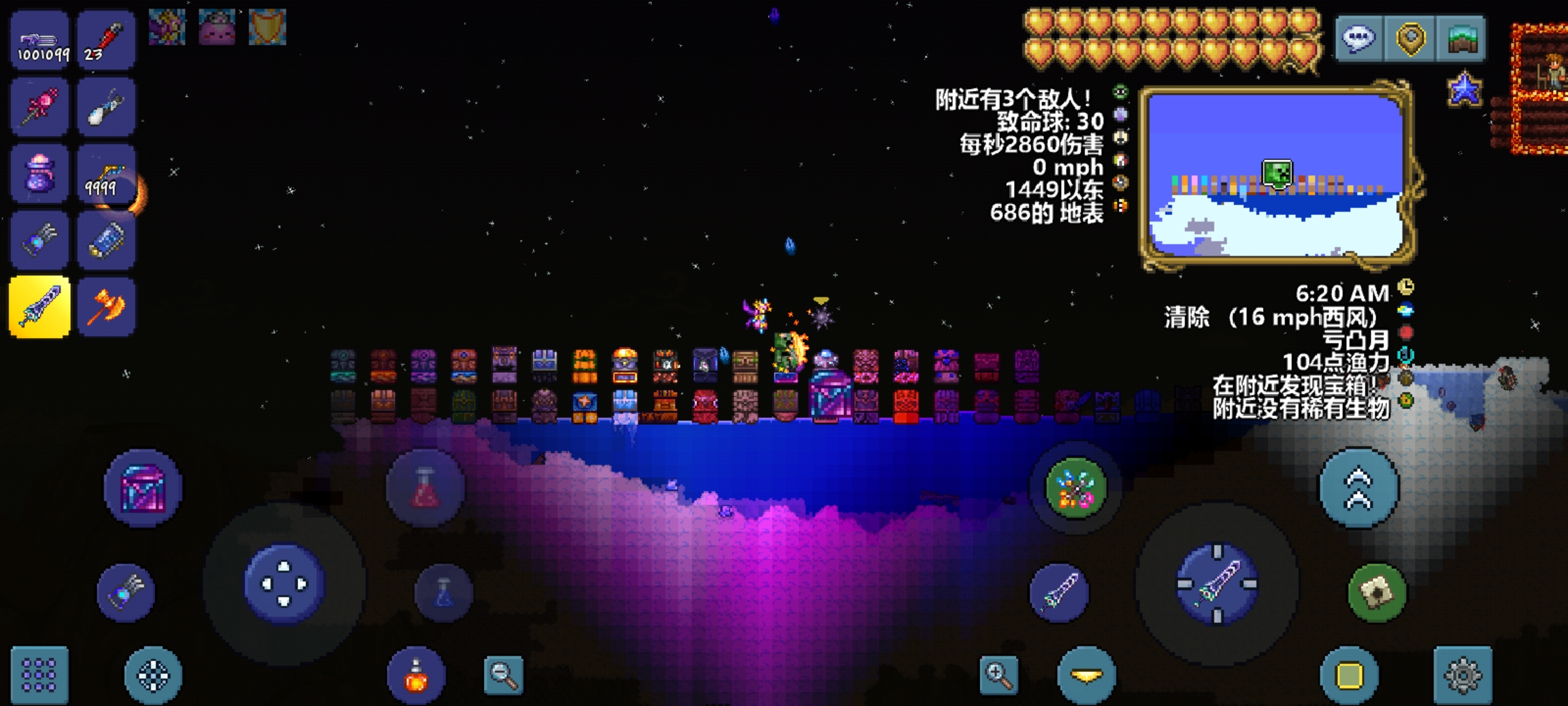Select the orange axe hotbar slot
1568x706 pixels.
coord(106,307)
